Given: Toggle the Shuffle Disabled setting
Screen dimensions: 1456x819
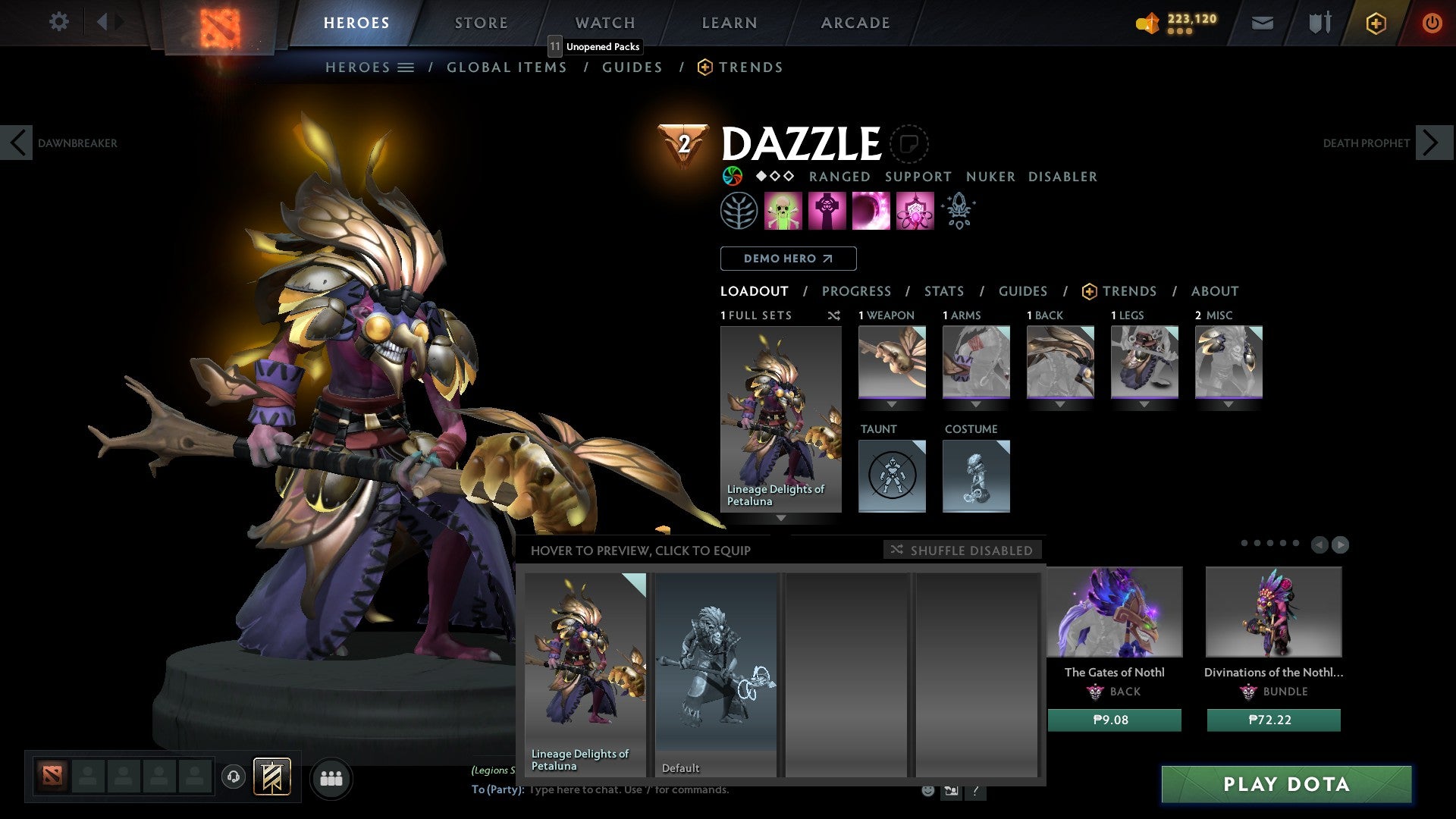Looking at the screenshot, I should [x=963, y=551].
